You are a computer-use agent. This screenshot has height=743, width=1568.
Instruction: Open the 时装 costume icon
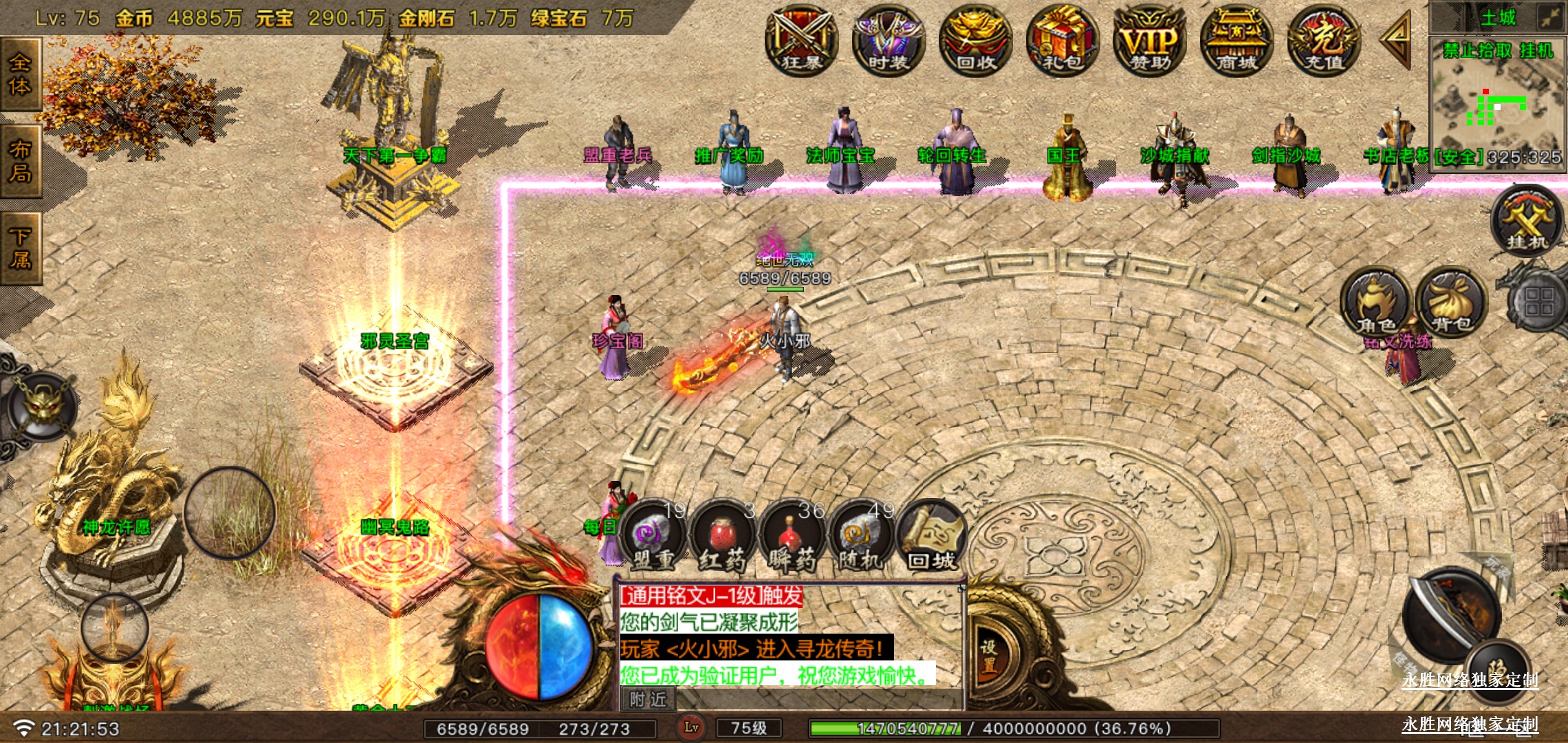coord(888,40)
